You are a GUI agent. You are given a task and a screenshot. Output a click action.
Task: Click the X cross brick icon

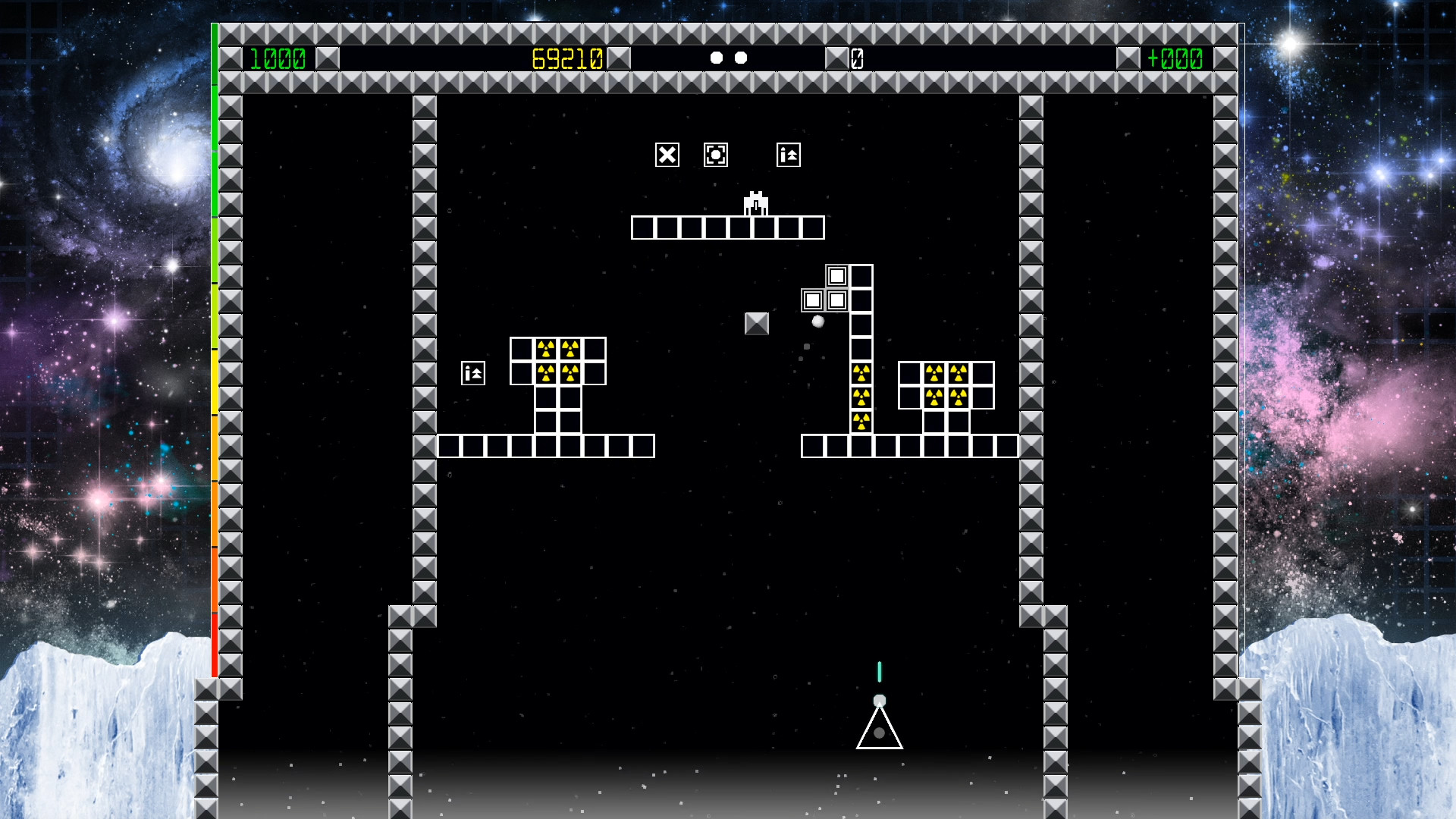[666, 154]
